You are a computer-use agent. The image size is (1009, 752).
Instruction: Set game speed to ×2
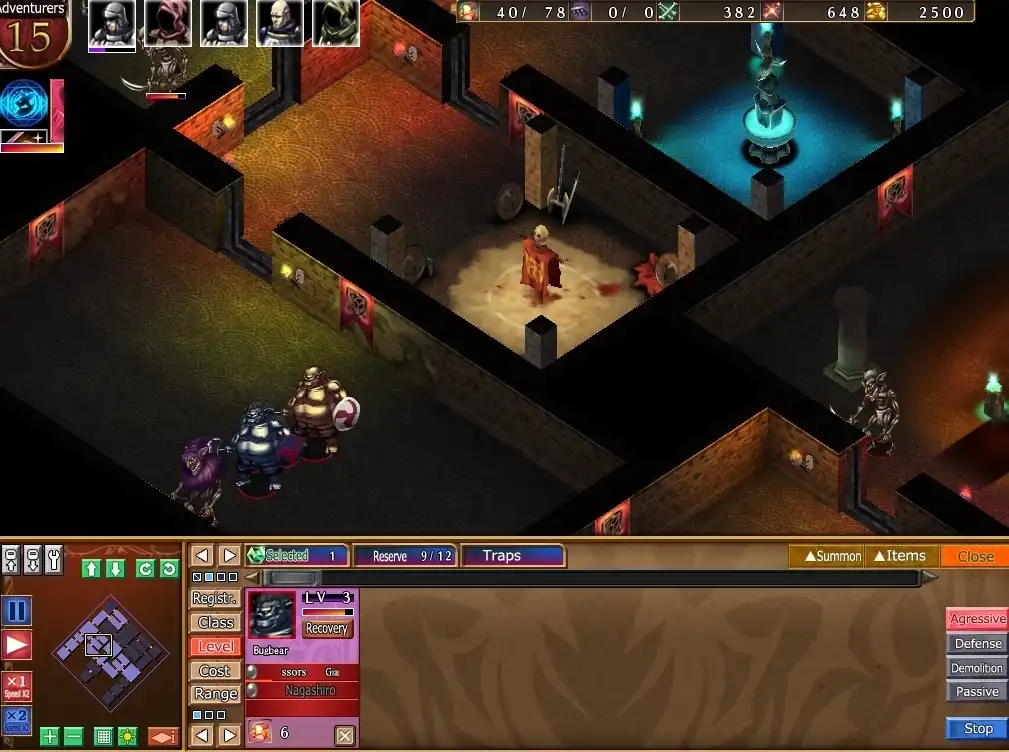[x=17, y=720]
